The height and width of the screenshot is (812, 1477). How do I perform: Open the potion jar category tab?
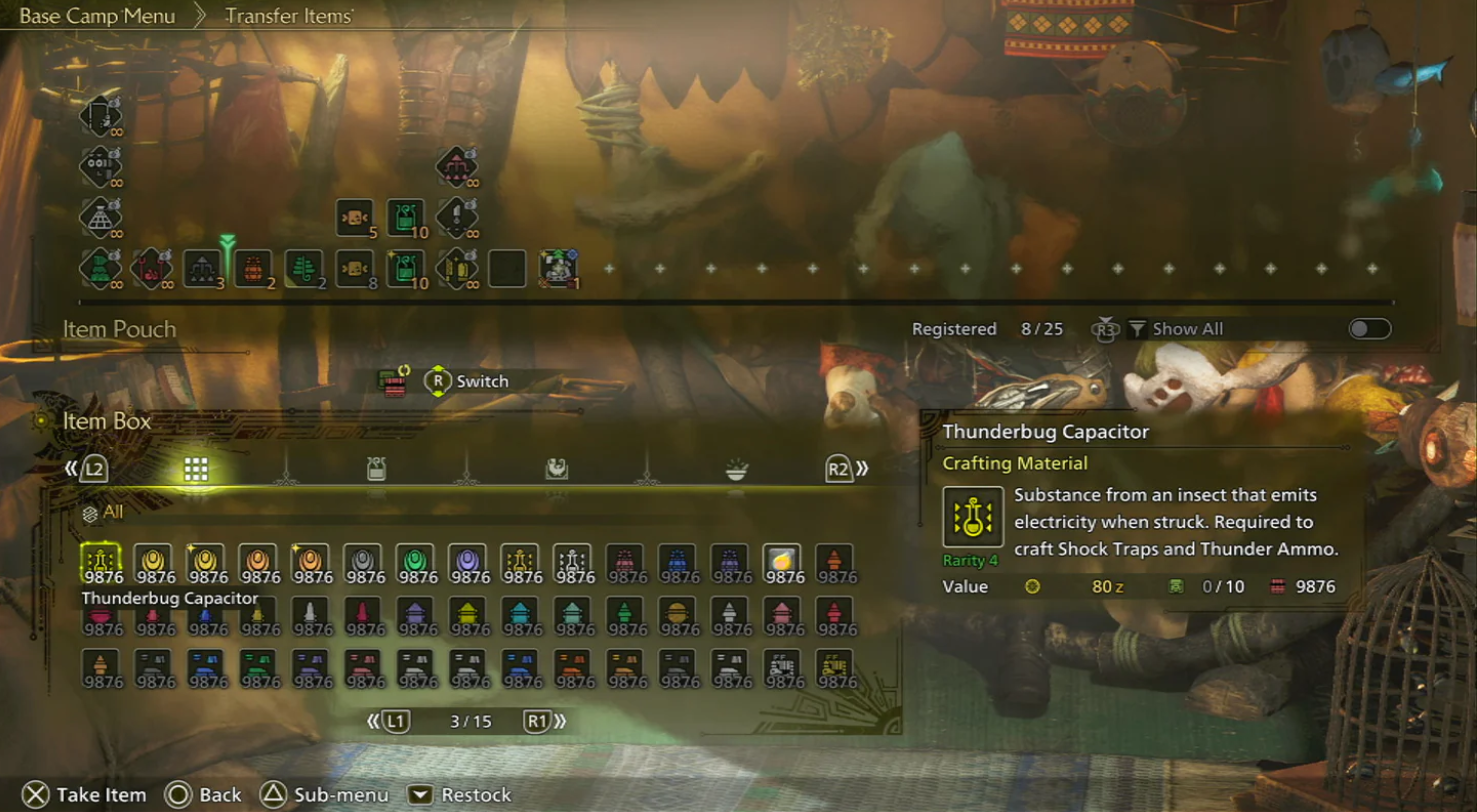(376, 470)
